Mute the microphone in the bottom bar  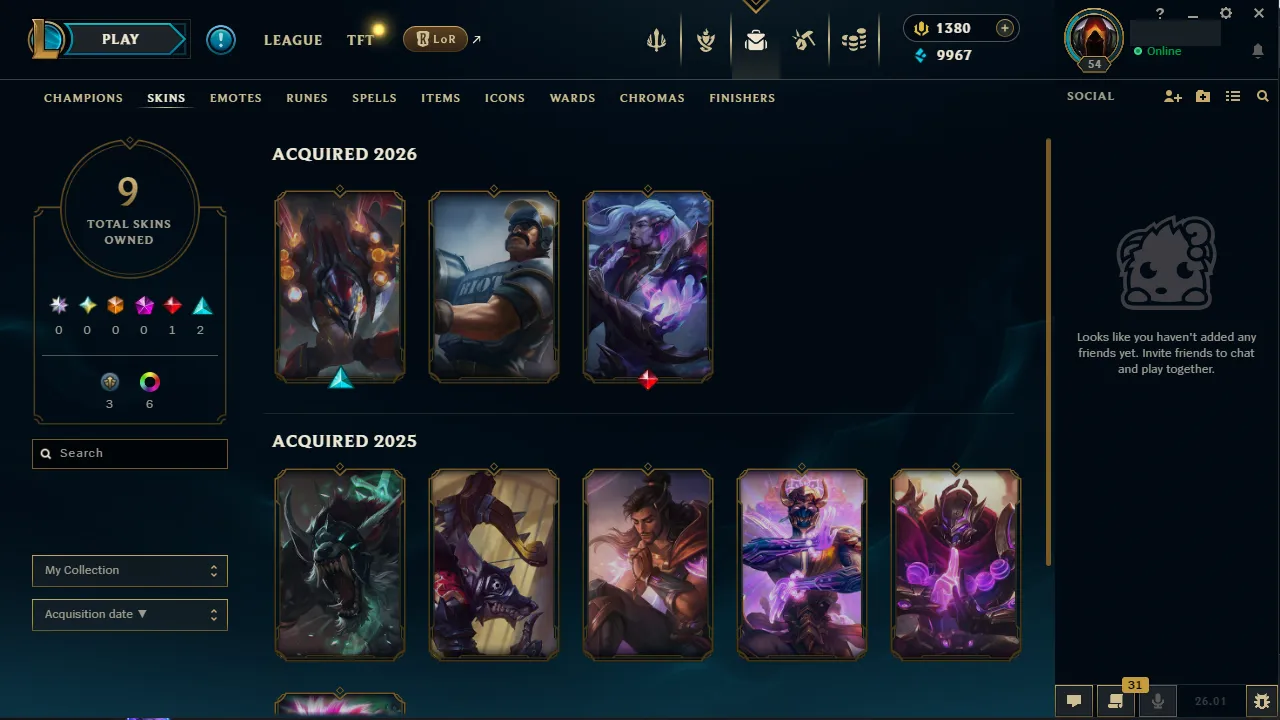pos(1157,700)
